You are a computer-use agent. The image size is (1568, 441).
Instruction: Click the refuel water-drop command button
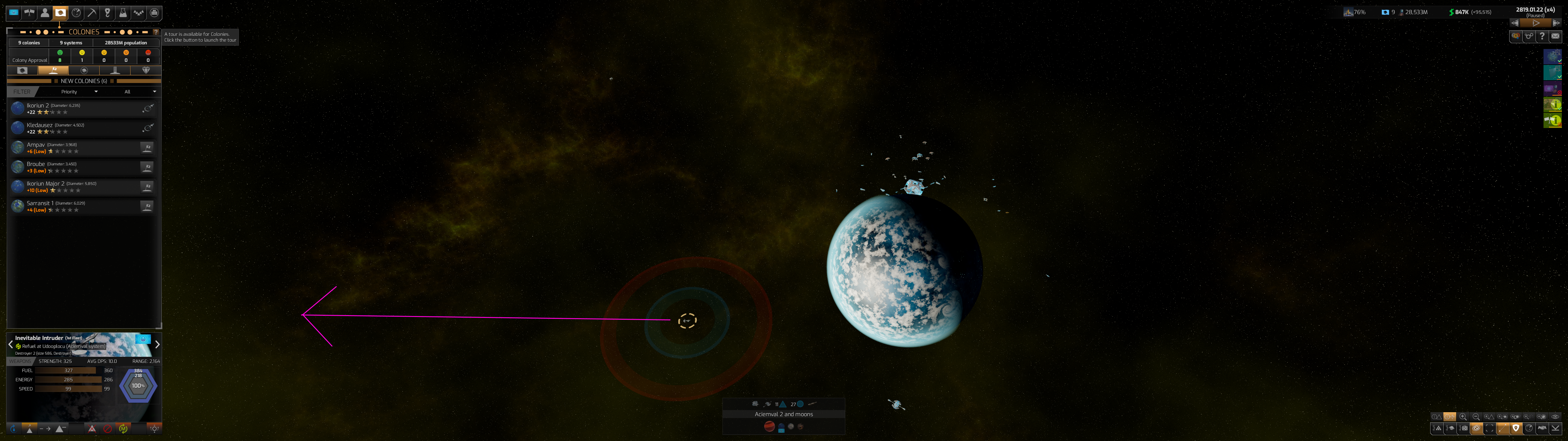coord(14,429)
